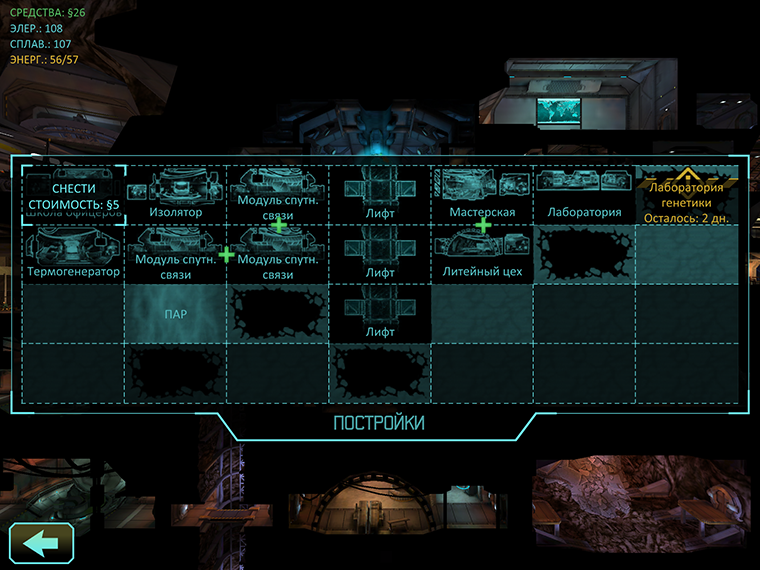The image size is (760, 570).
Task: Select the Изолятор facility tile
Action: tap(175, 195)
